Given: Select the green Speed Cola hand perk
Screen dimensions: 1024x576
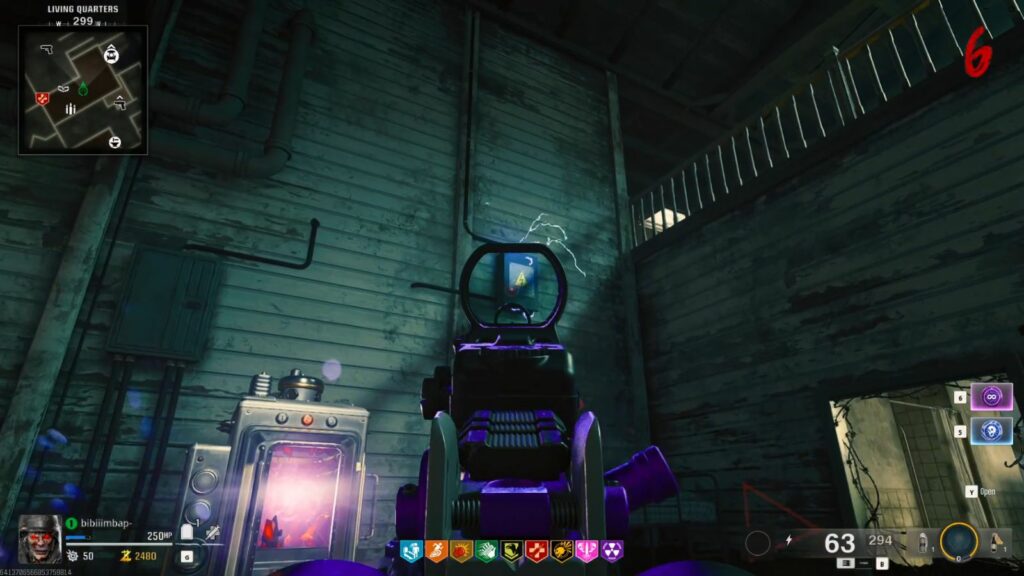Looking at the screenshot, I should pyautogui.click(x=486, y=550).
